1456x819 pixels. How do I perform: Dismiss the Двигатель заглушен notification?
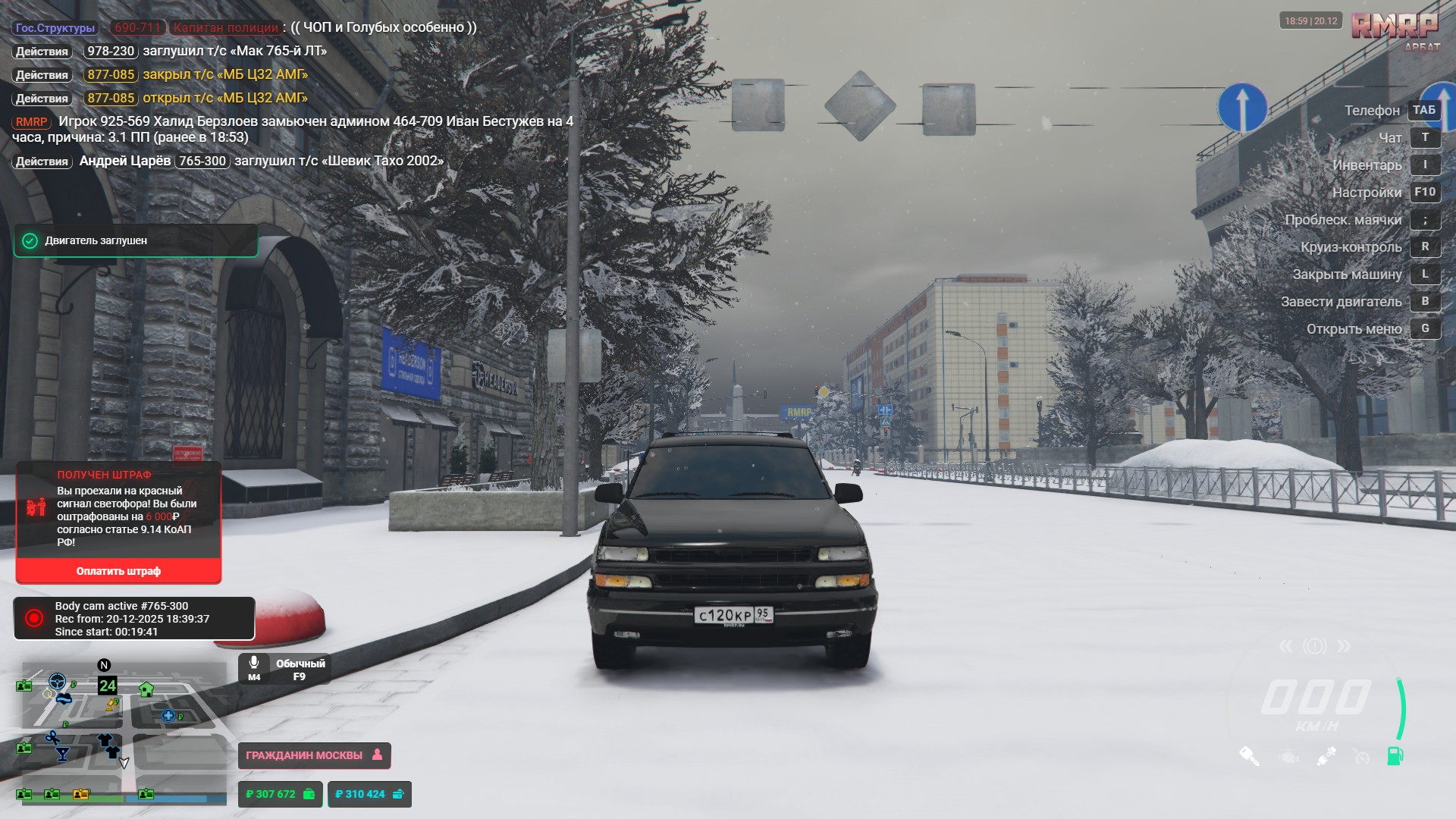click(135, 241)
